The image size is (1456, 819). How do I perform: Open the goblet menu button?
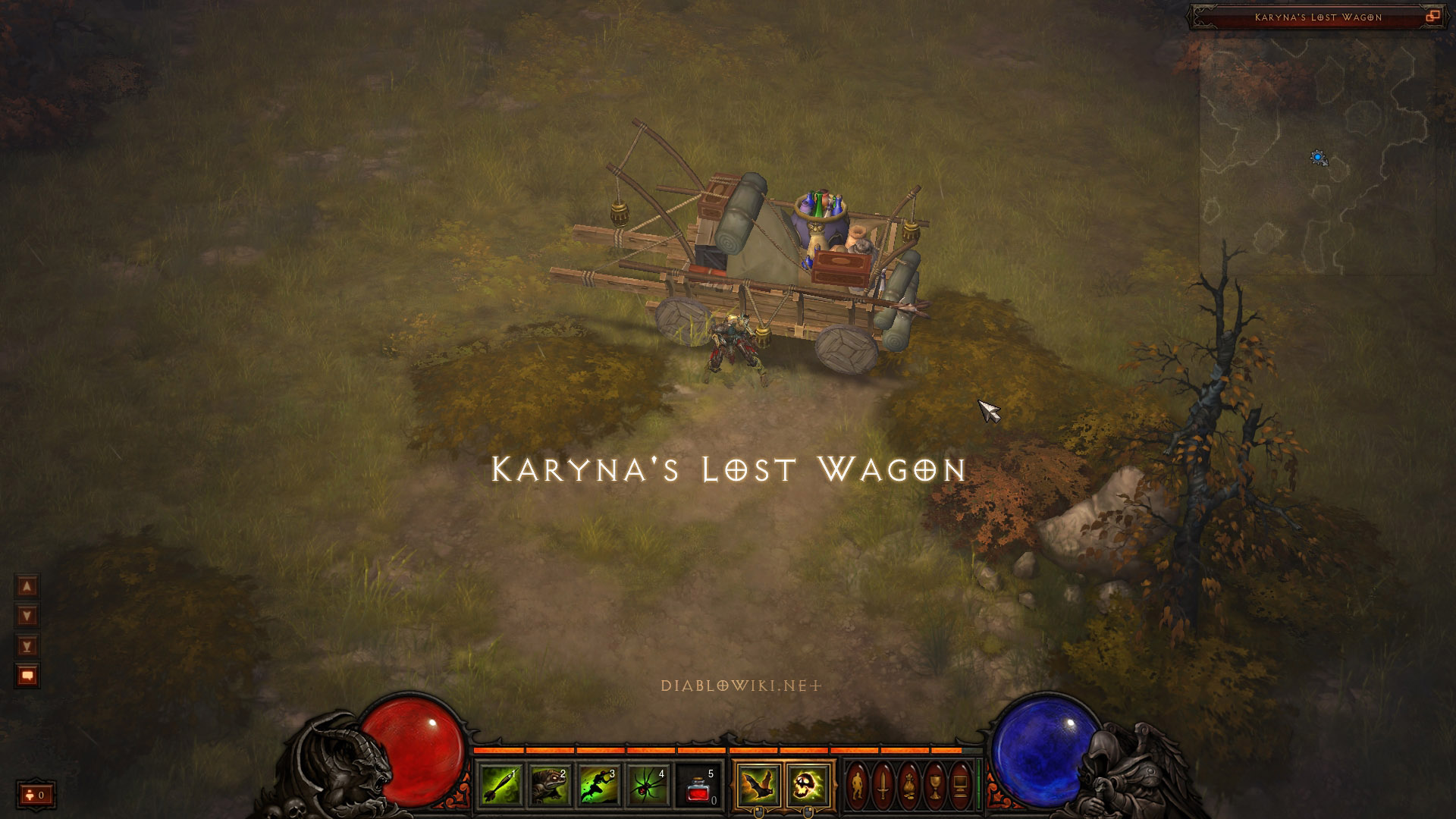[934, 786]
